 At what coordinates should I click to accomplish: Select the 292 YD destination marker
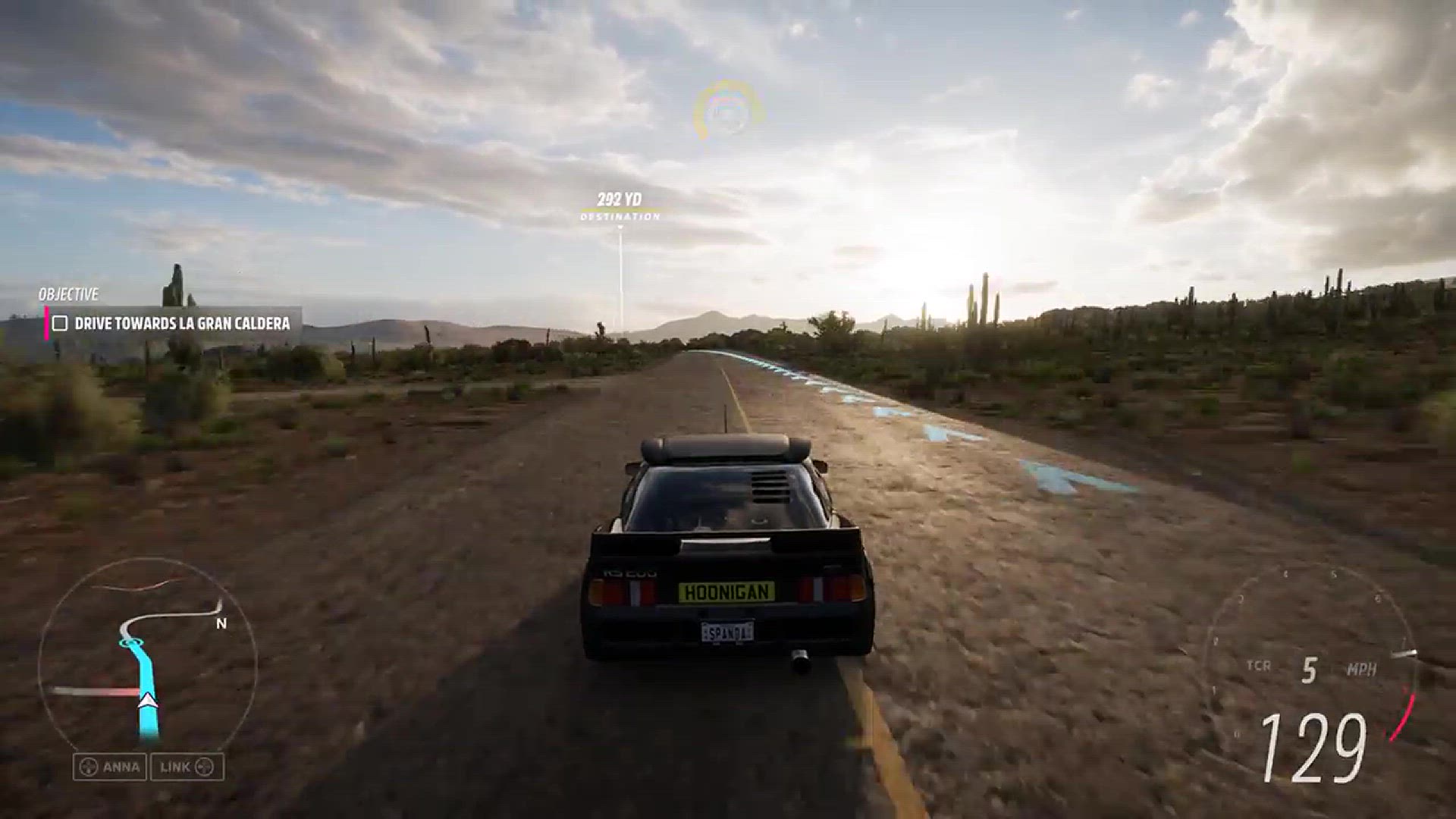pos(620,206)
